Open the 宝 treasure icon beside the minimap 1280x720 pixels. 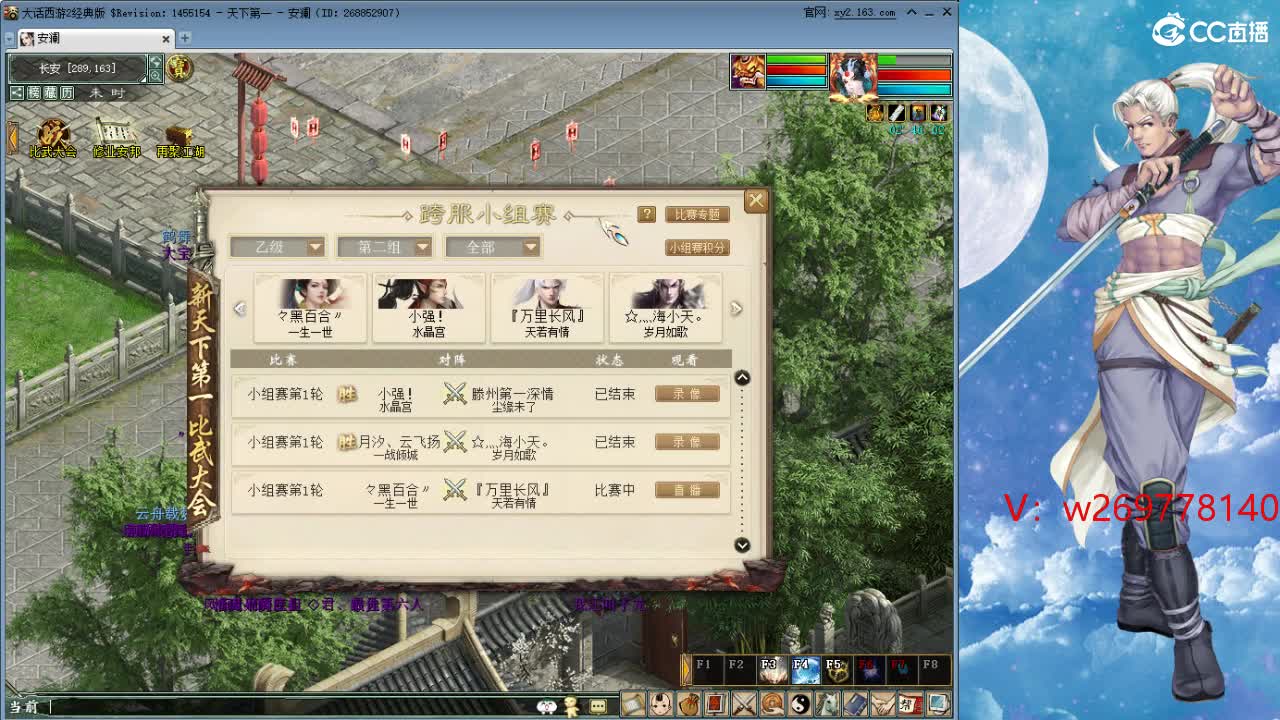[x=179, y=68]
